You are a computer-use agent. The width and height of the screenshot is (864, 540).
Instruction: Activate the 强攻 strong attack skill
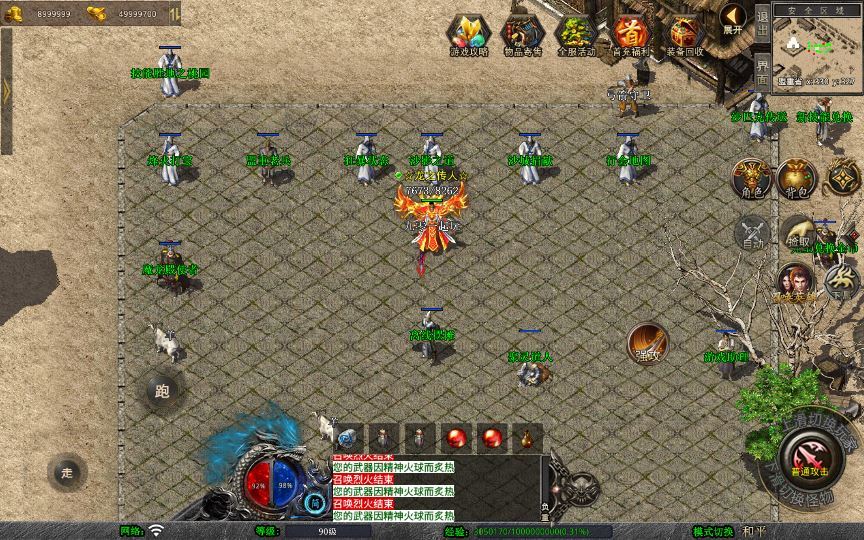coord(646,343)
